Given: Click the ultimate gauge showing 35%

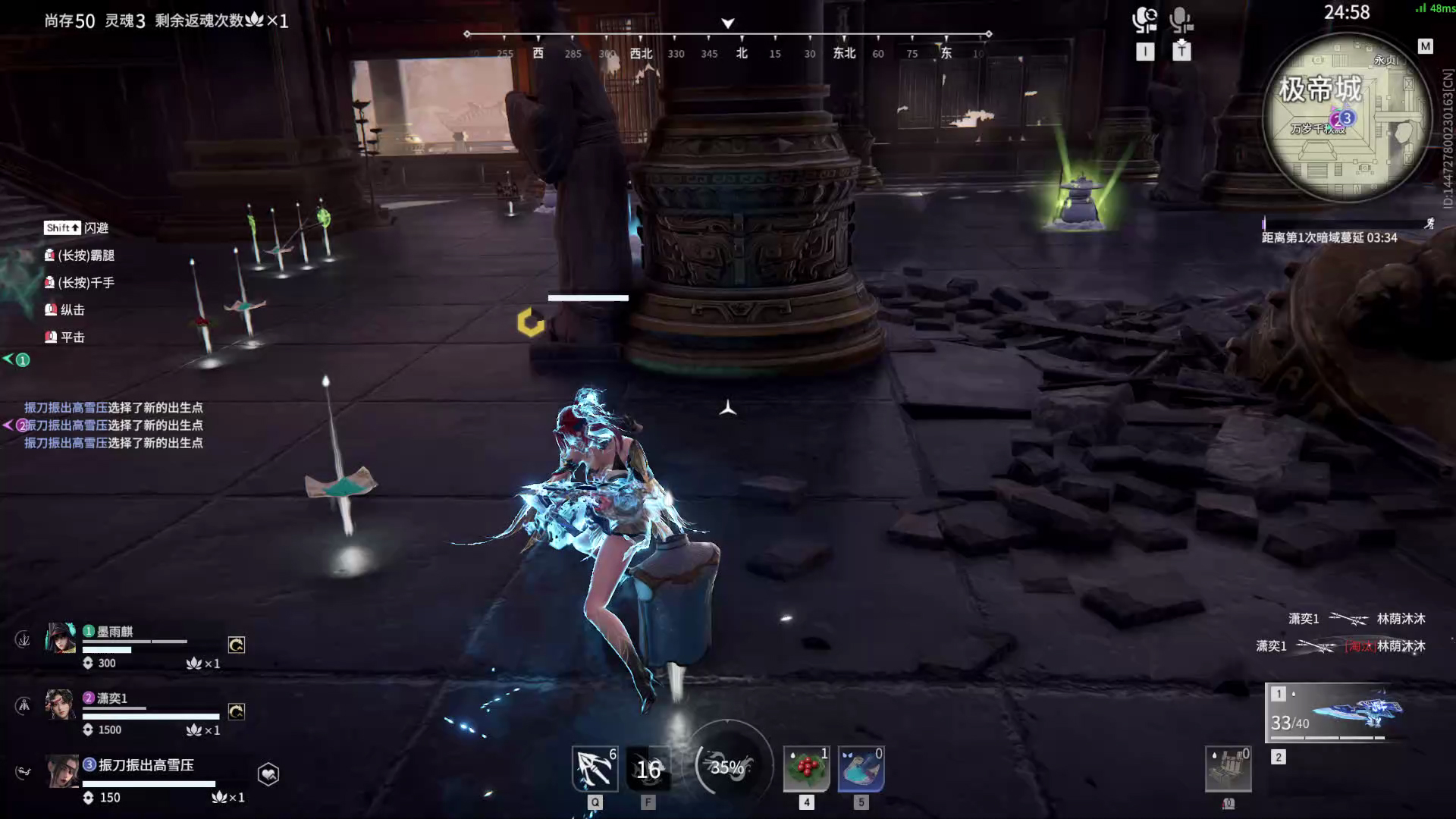Looking at the screenshot, I should tap(727, 767).
